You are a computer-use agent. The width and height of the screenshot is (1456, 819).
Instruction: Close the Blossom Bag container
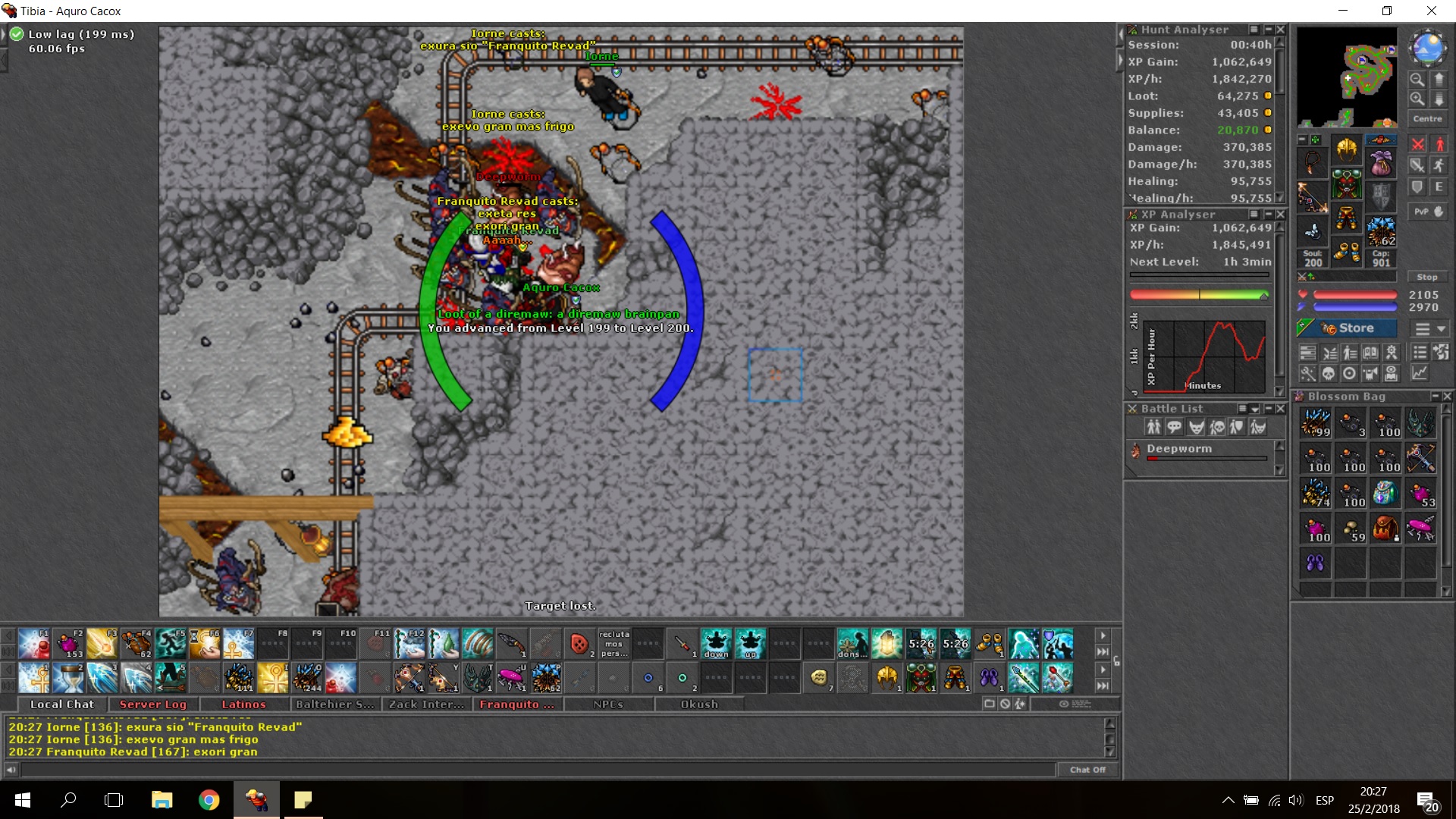pos(1447,397)
